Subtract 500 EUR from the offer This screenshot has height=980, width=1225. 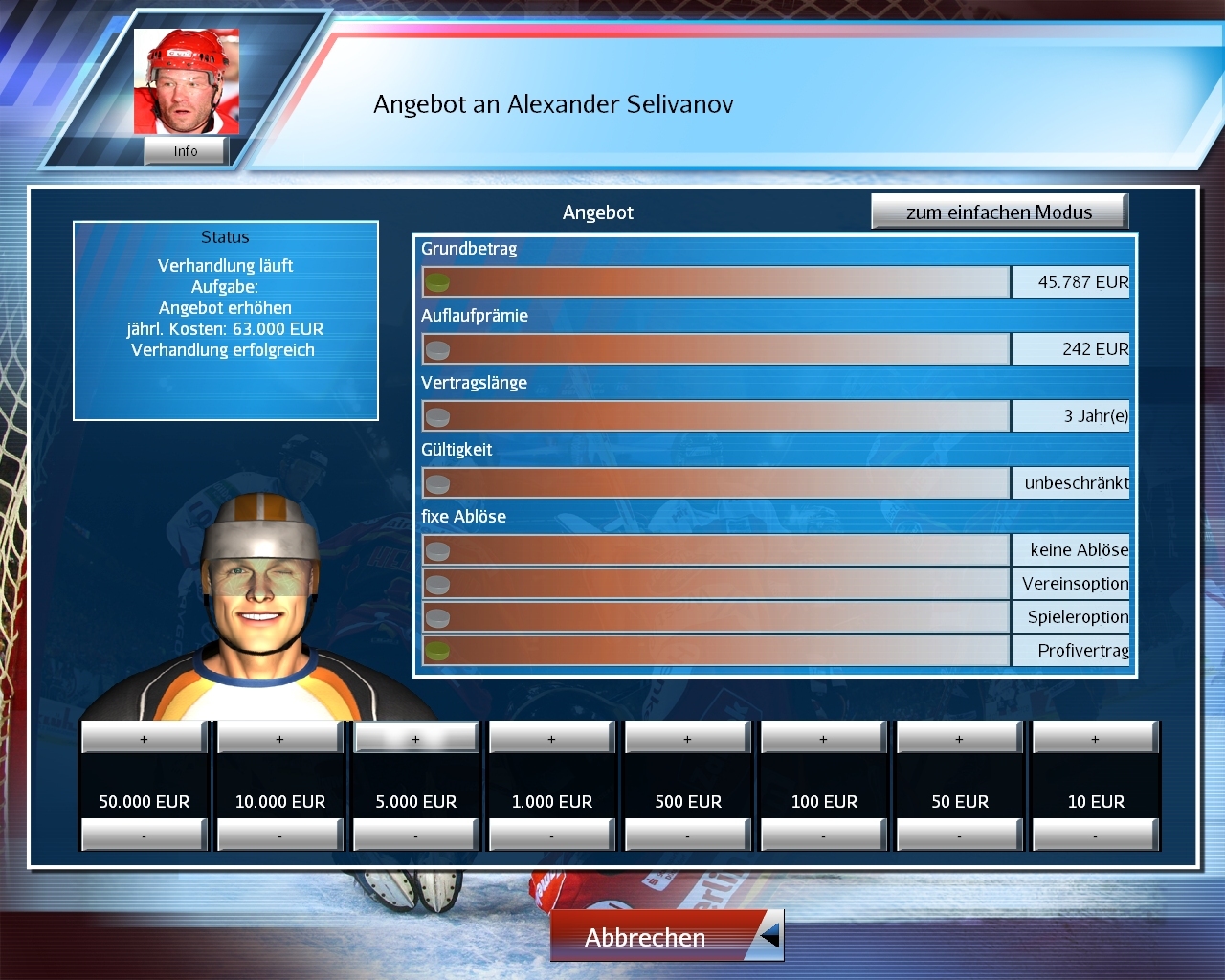(x=688, y=836)
